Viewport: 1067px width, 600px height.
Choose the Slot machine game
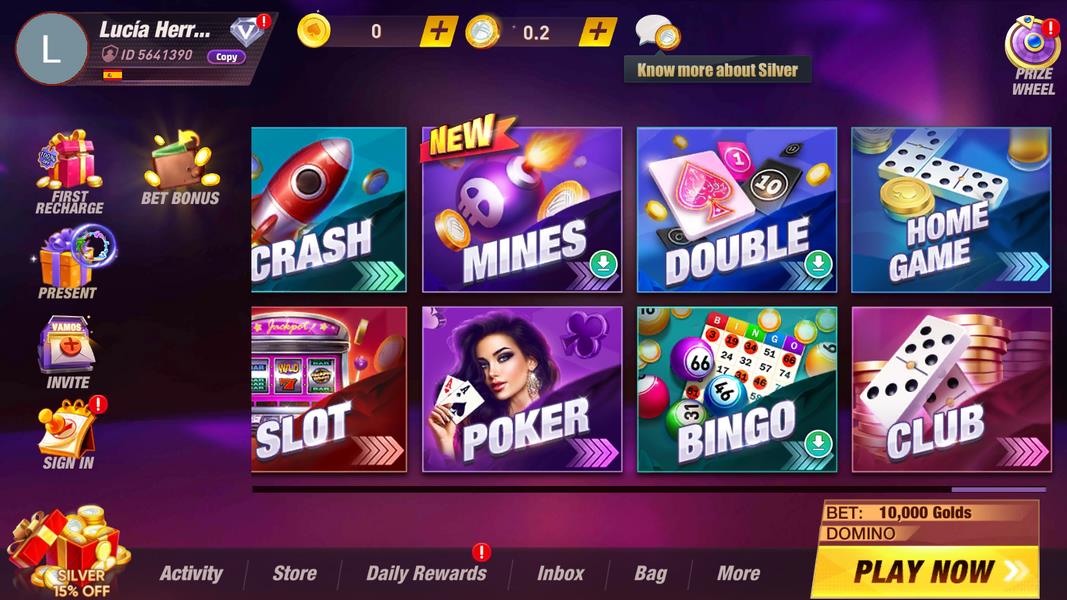[x=329, y=389]
